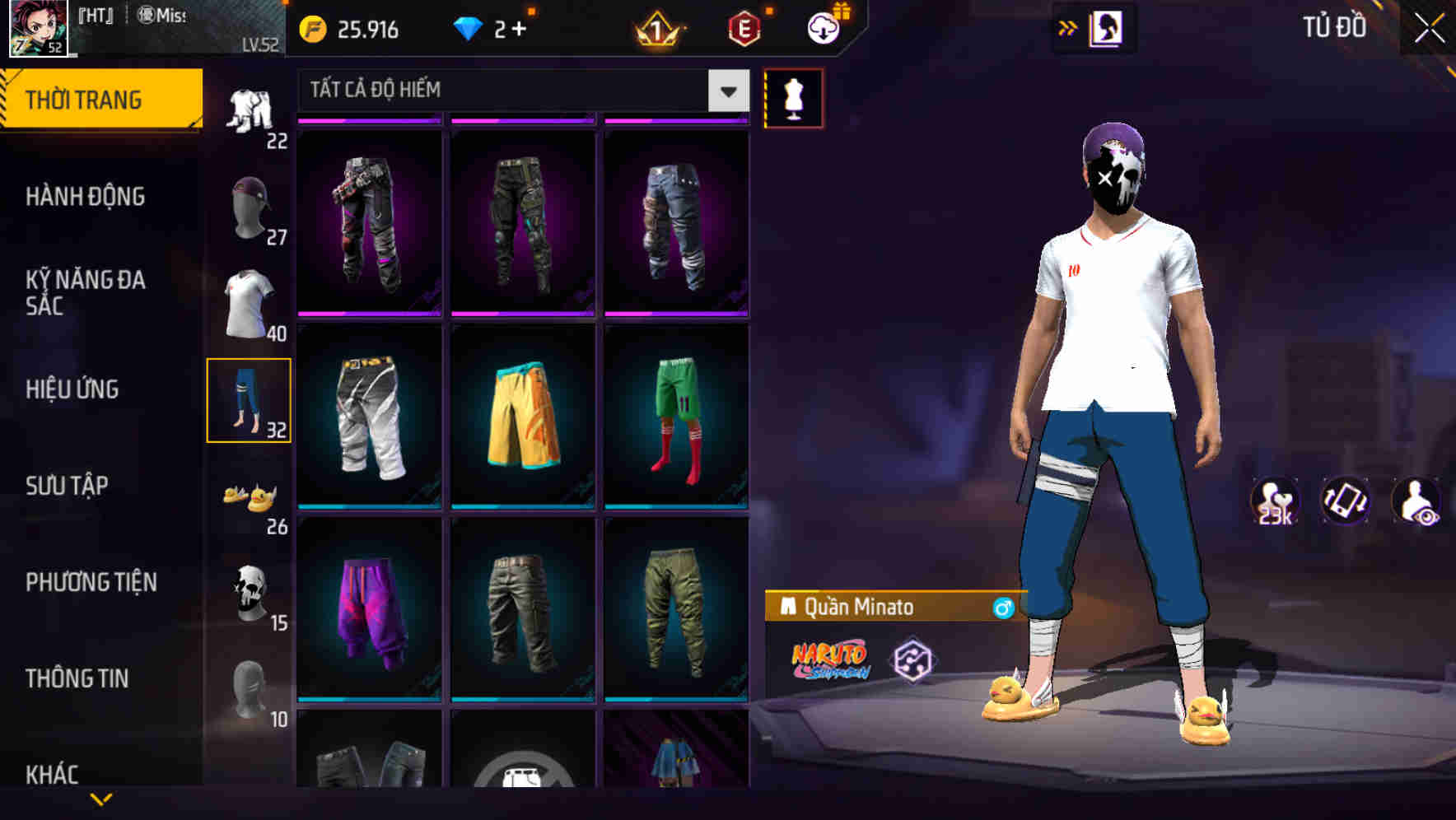Toggle the mannequin outfit preview

pos(794,99)
